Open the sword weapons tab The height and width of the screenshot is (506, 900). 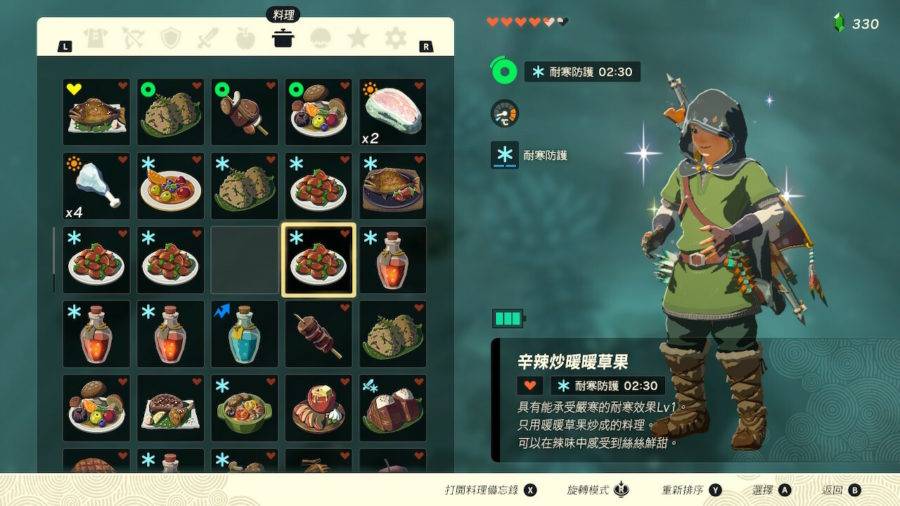(208, 39)
